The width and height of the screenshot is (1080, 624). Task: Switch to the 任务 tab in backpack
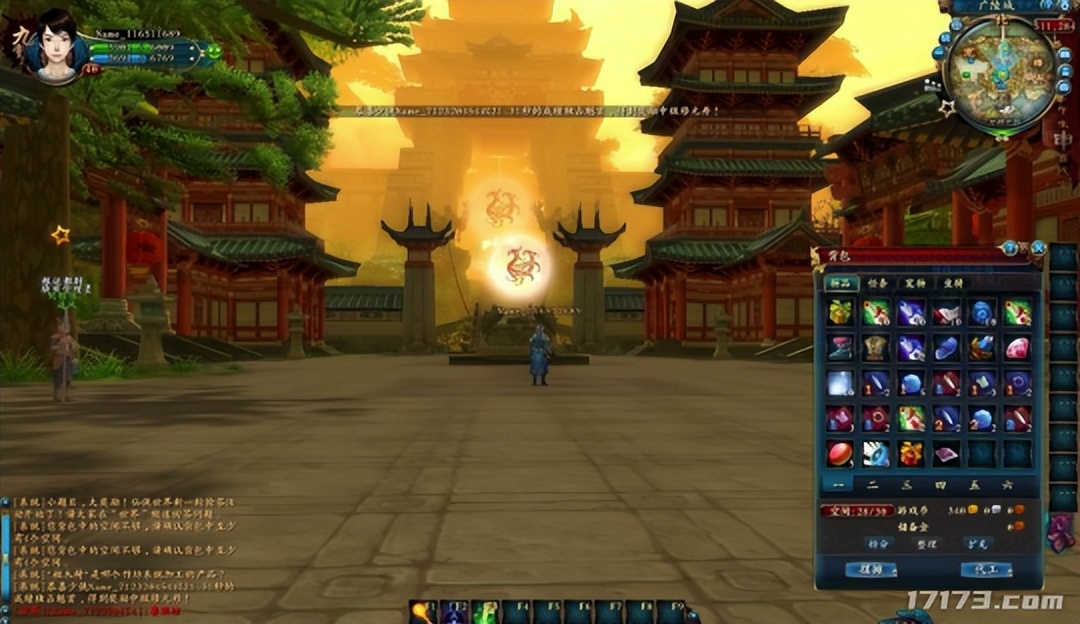click(877, 284)
